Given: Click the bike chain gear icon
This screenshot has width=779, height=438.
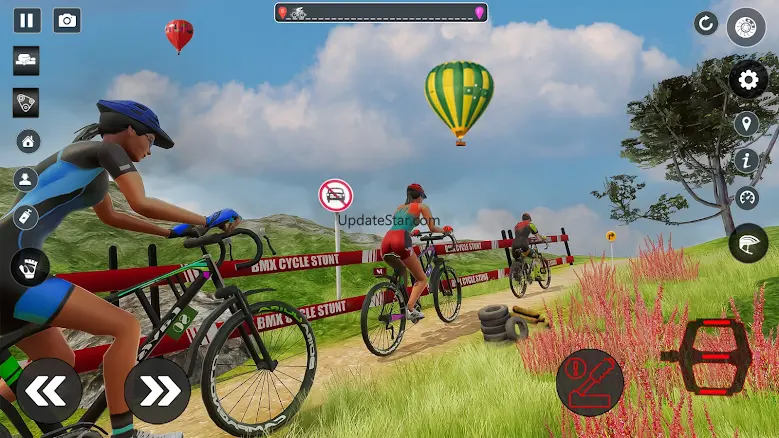Looking at the screenshot, I should click(27, 102).
